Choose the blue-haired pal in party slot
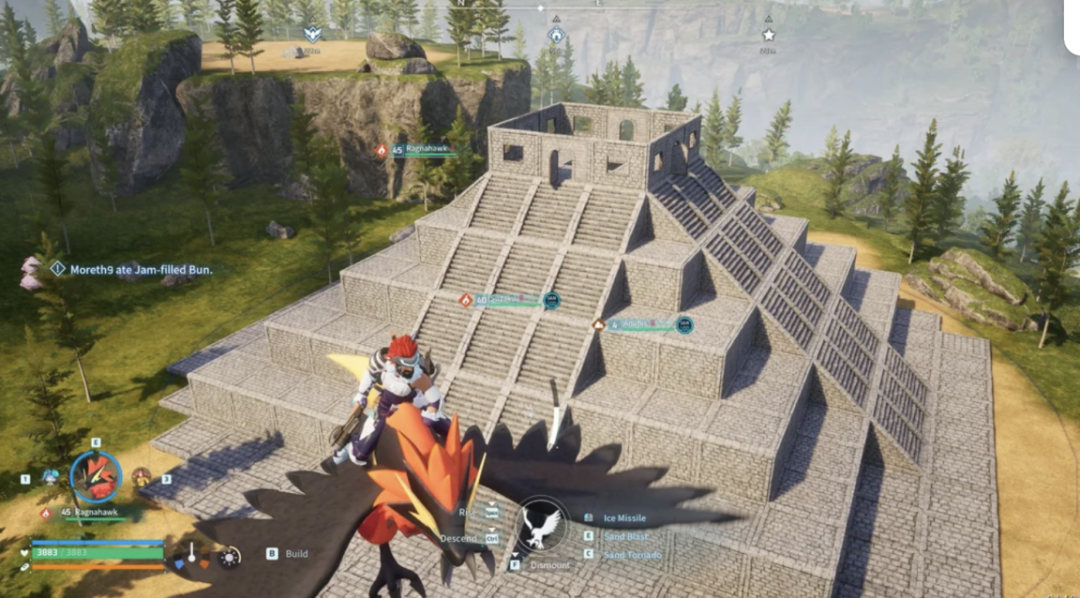 [50, 477]
